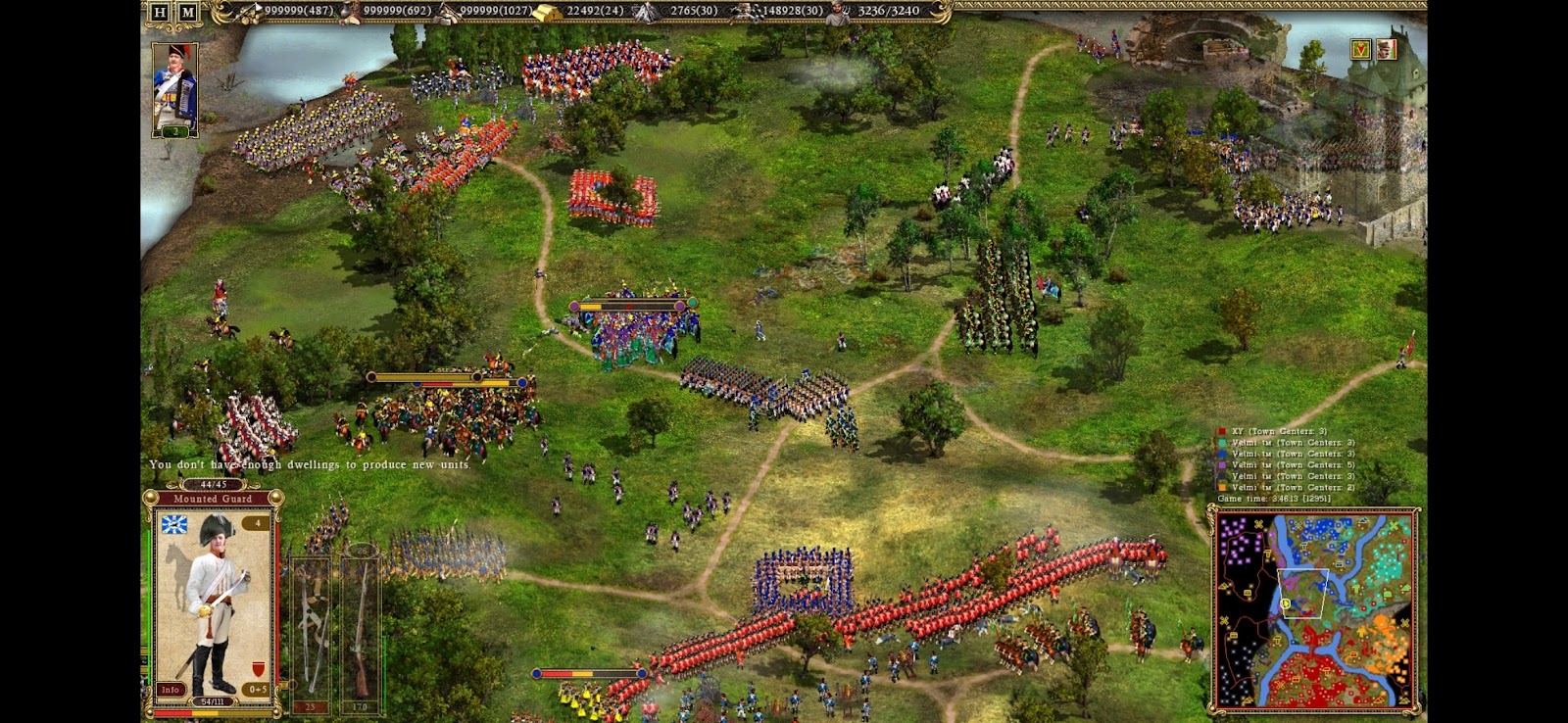1568x723 pixels.
Task: Click the red shield defense icon
Action: [x=258, y=669]
